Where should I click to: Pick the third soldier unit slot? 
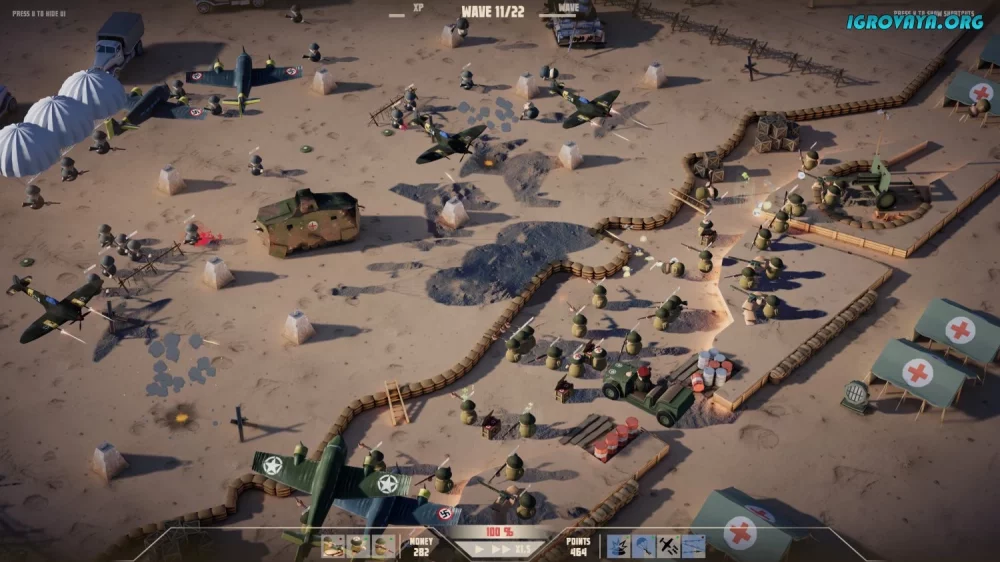pos(383,546)
